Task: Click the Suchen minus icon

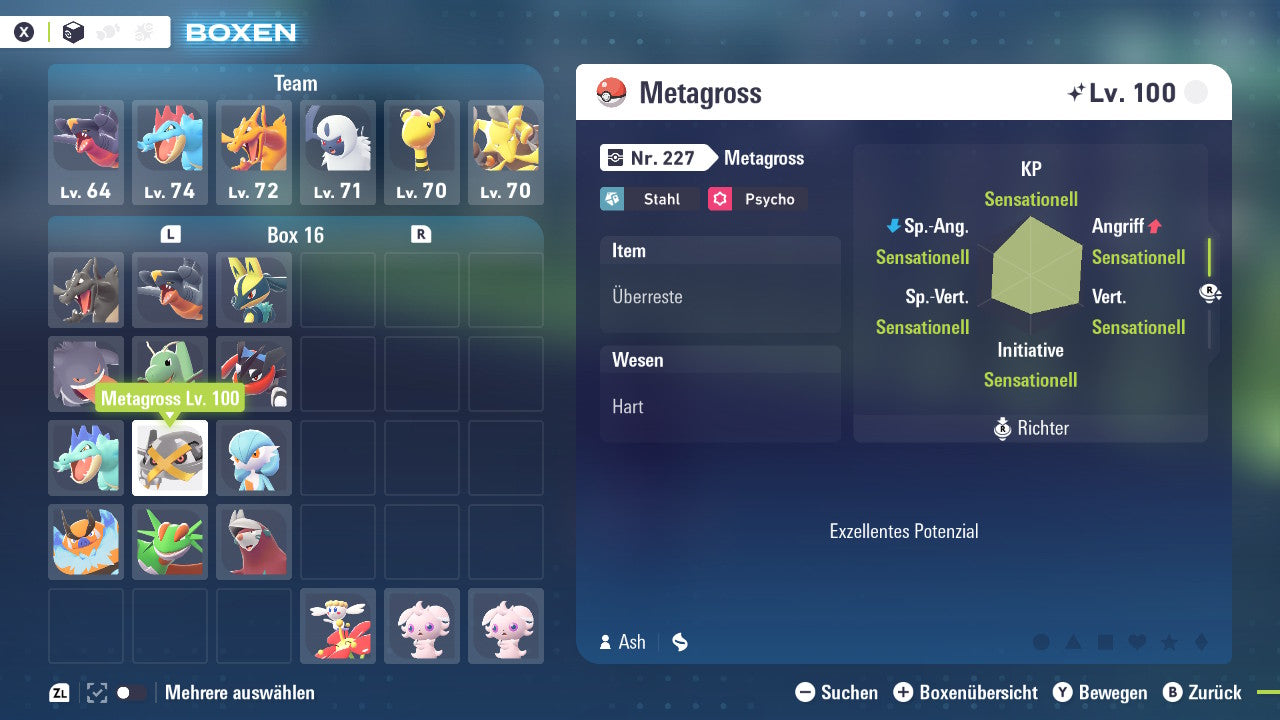Action: click(806, 692)
